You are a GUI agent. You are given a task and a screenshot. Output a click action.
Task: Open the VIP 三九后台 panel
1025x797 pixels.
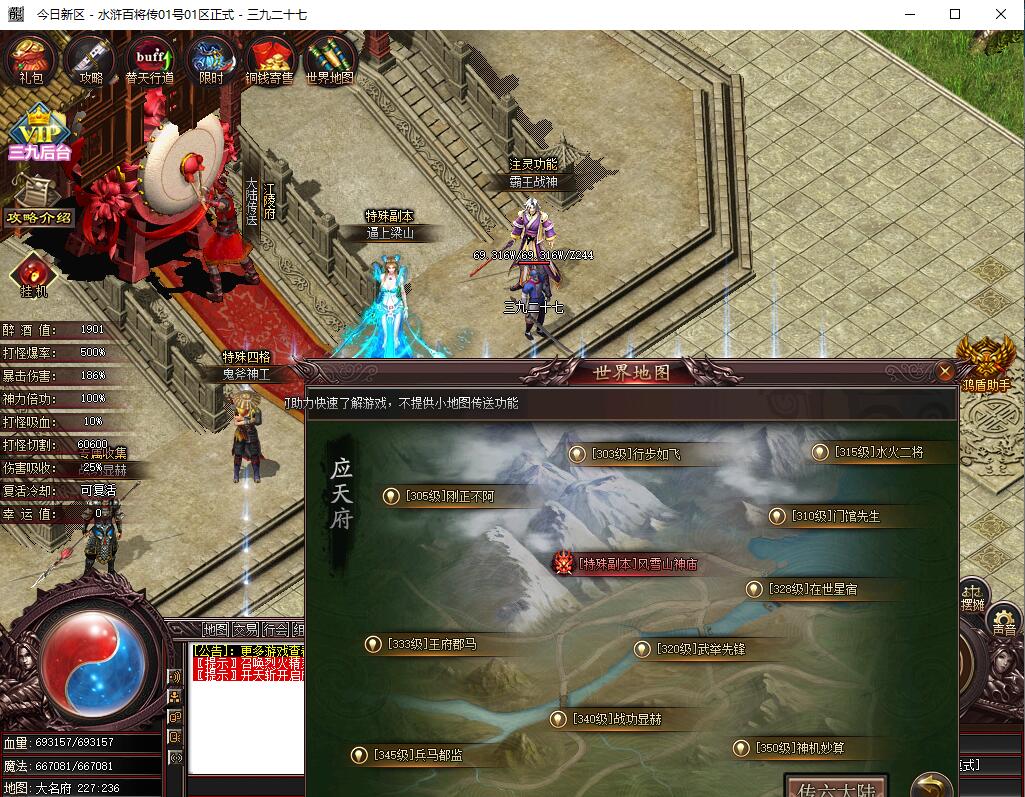[38, 132]
